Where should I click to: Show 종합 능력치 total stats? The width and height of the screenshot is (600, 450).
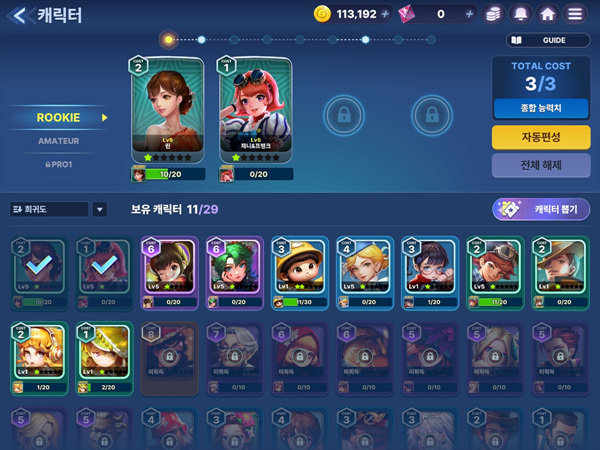click(541, 106)
